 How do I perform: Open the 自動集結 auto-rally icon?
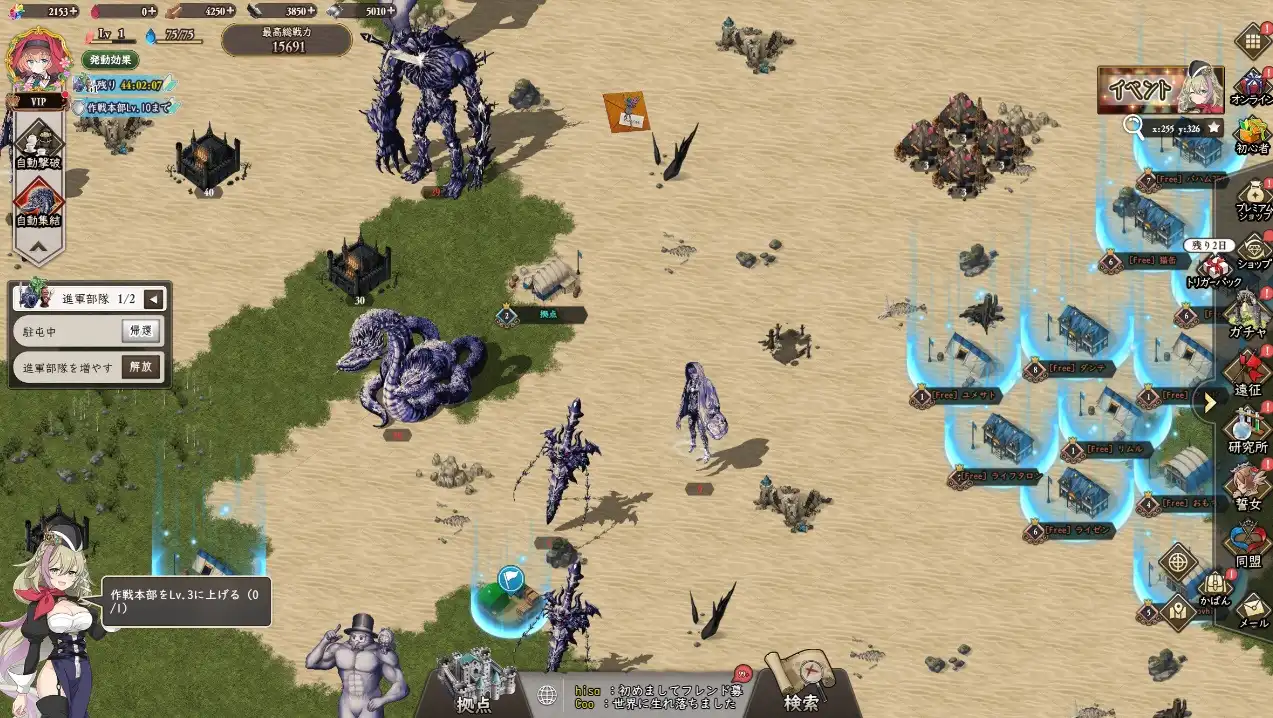point(39,201)
